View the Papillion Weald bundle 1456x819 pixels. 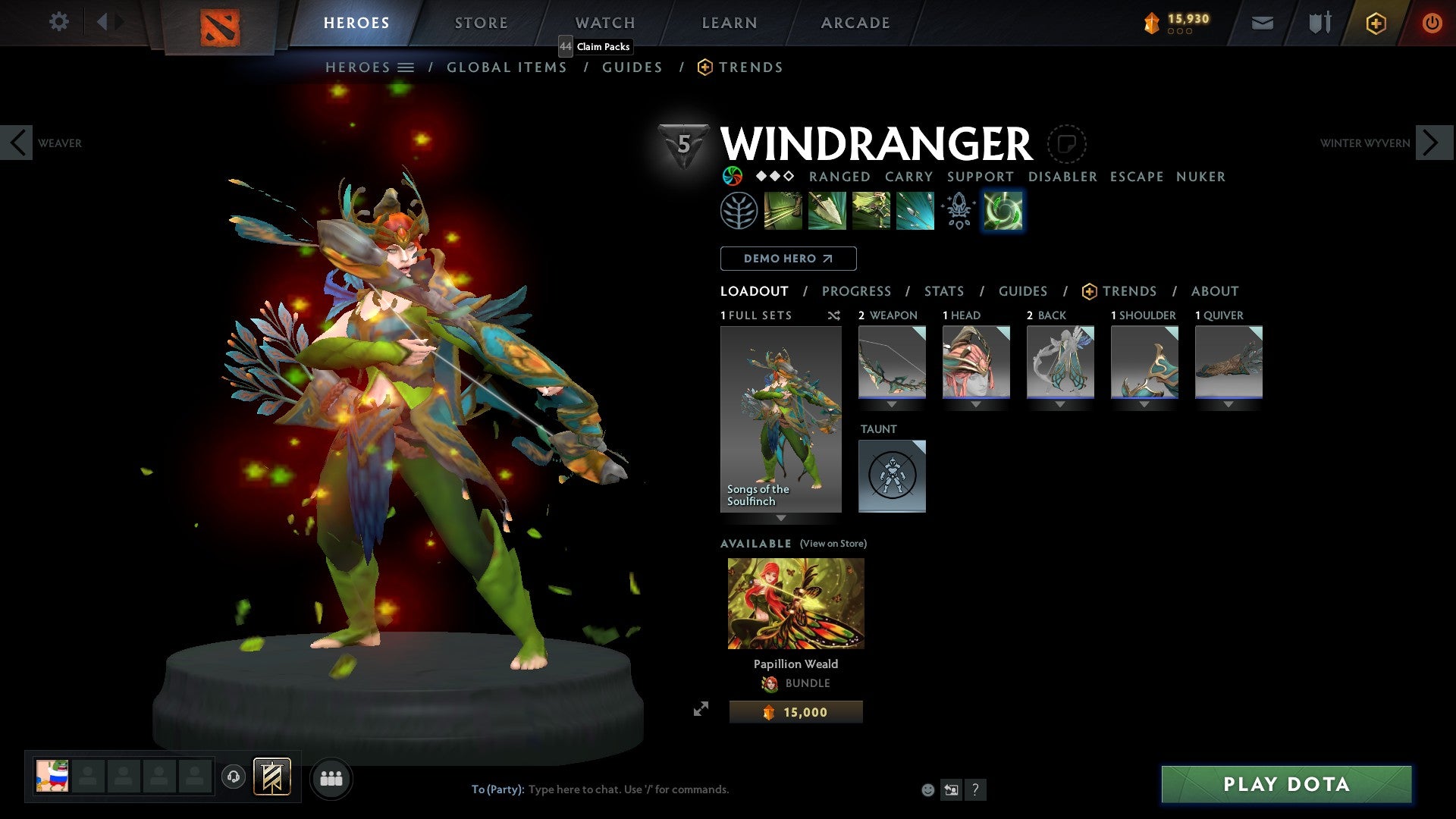coord(795,604)
